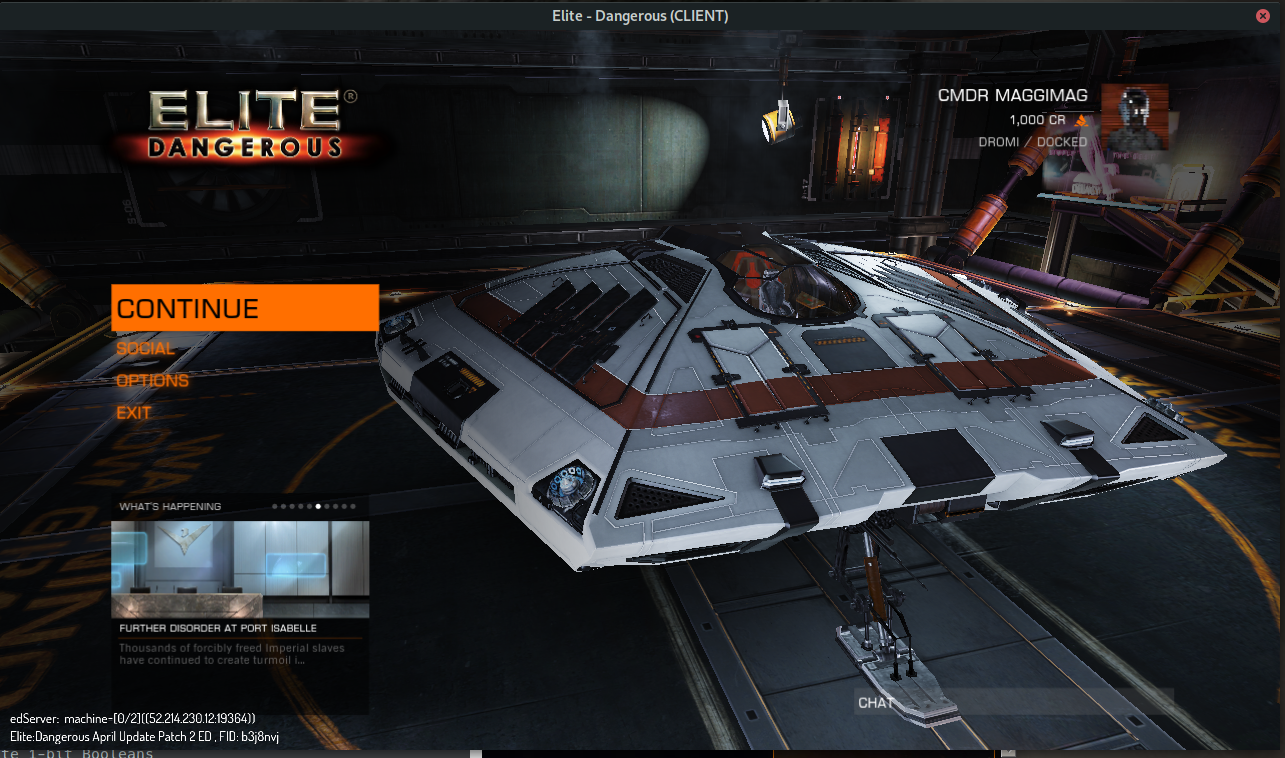
Task: Select the CONTINUE menu option
Action: (244, 308)
